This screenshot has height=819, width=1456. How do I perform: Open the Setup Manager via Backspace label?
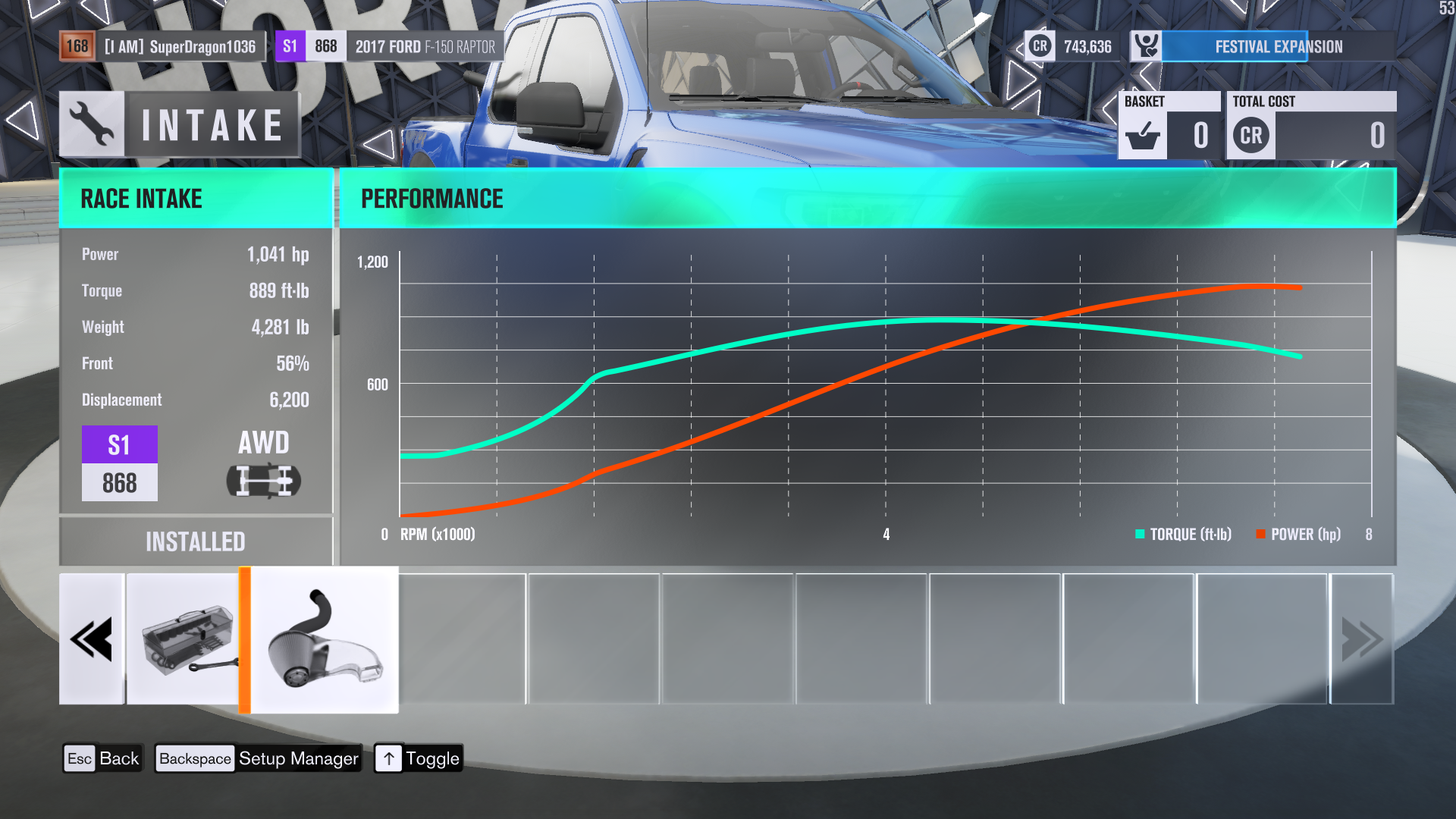point(257,758)
